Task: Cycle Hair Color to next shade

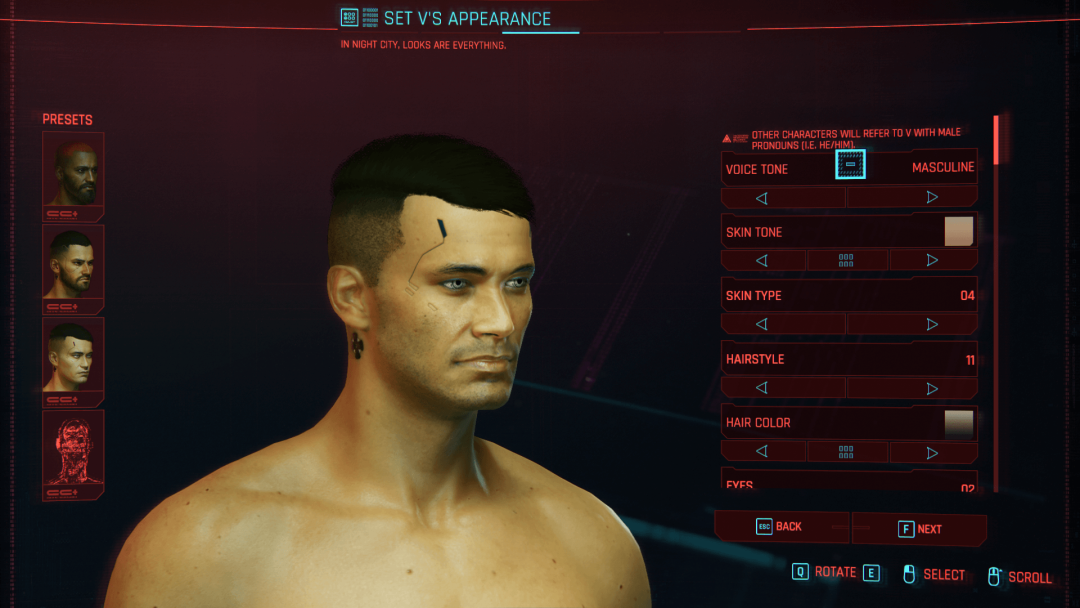Action: [x=933, y=452]
